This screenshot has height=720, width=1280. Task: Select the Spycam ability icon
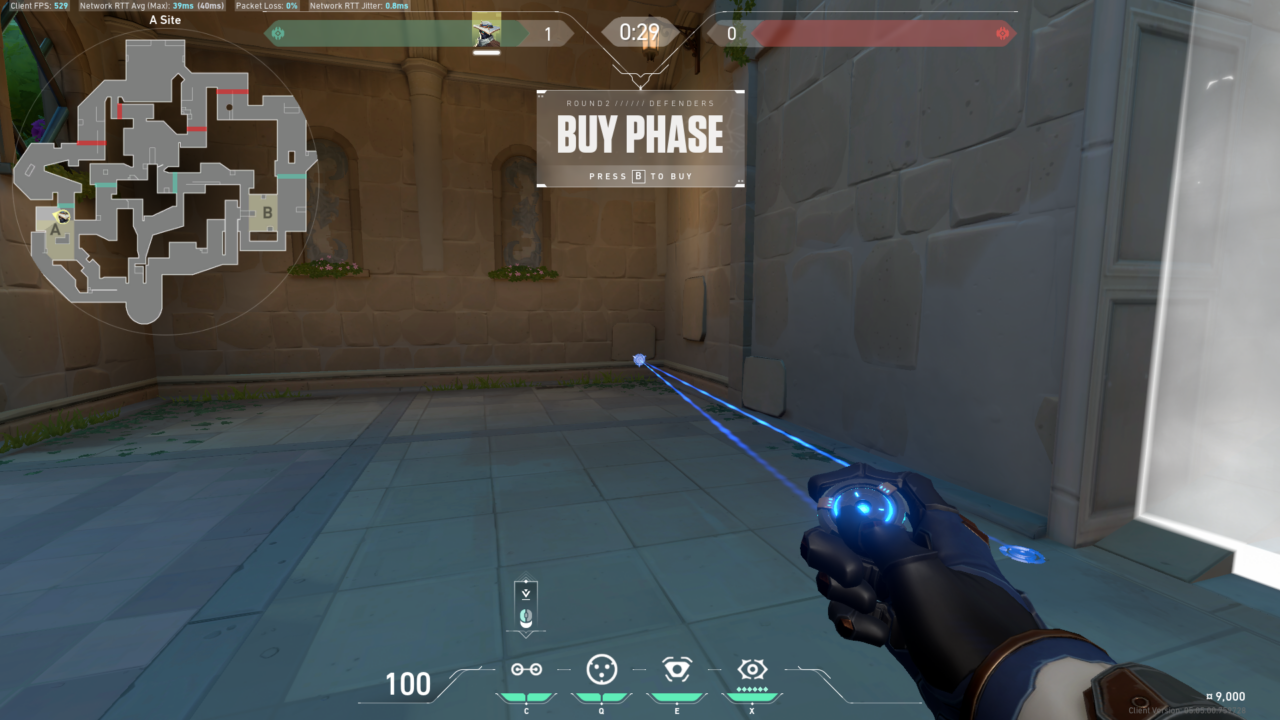pyautogui.click(x=678, y=670)
